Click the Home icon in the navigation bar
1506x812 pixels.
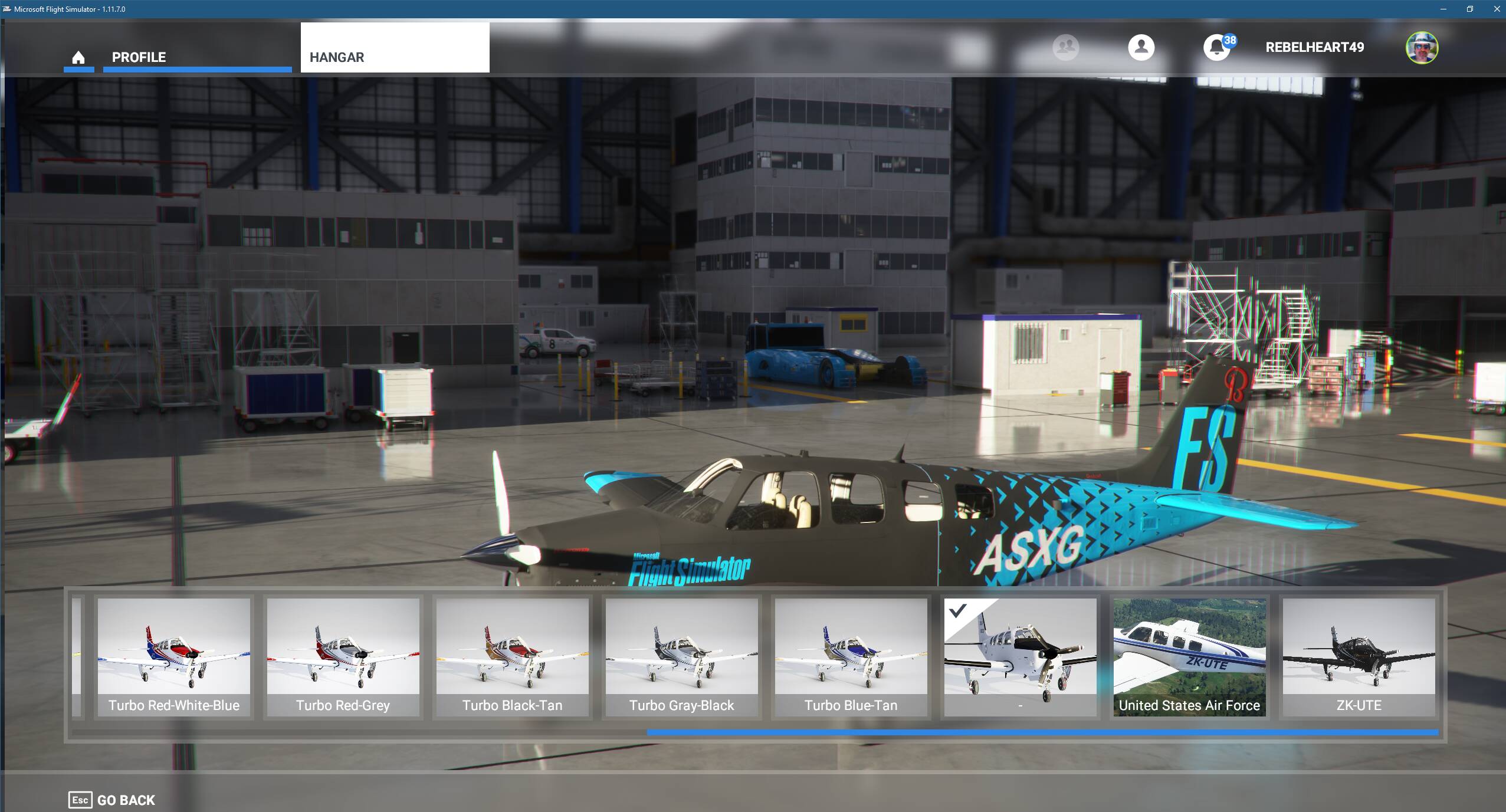[78, 57]
